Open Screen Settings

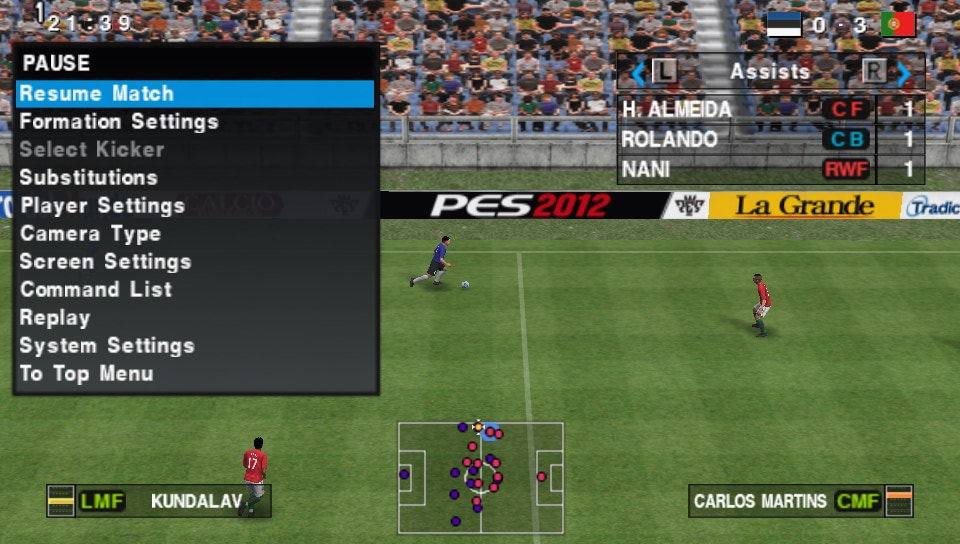pos(106,262)
